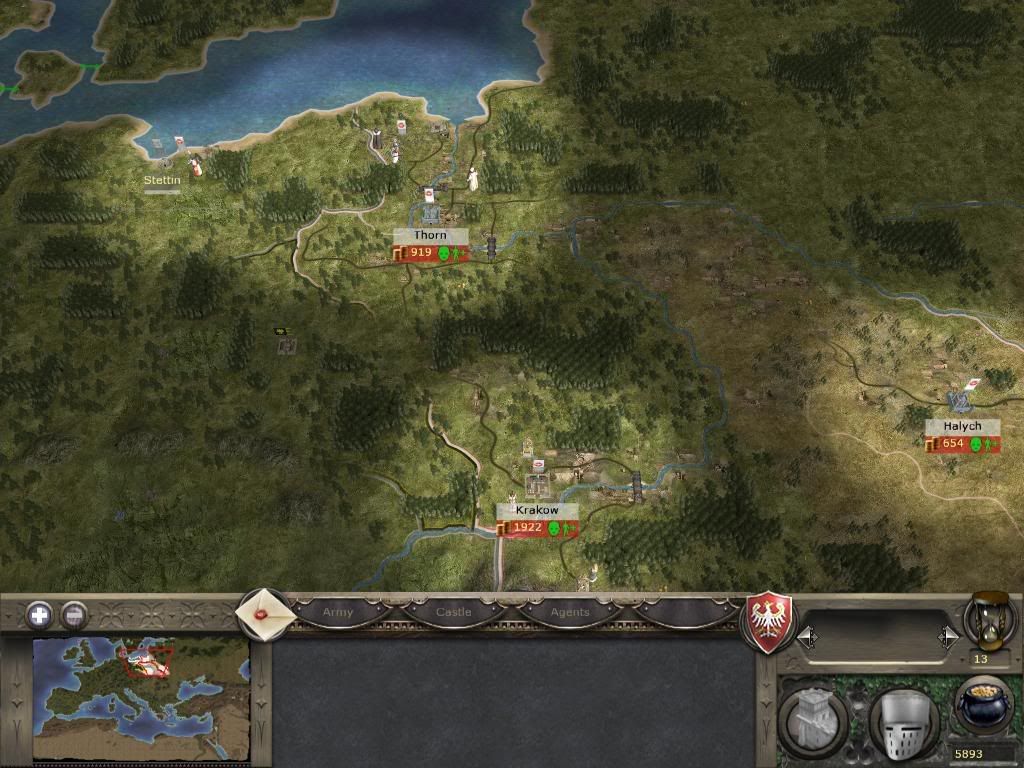This screenshot has height=768, width=1024.
Task: Select the Stettin settlement label
Action: 162,181
